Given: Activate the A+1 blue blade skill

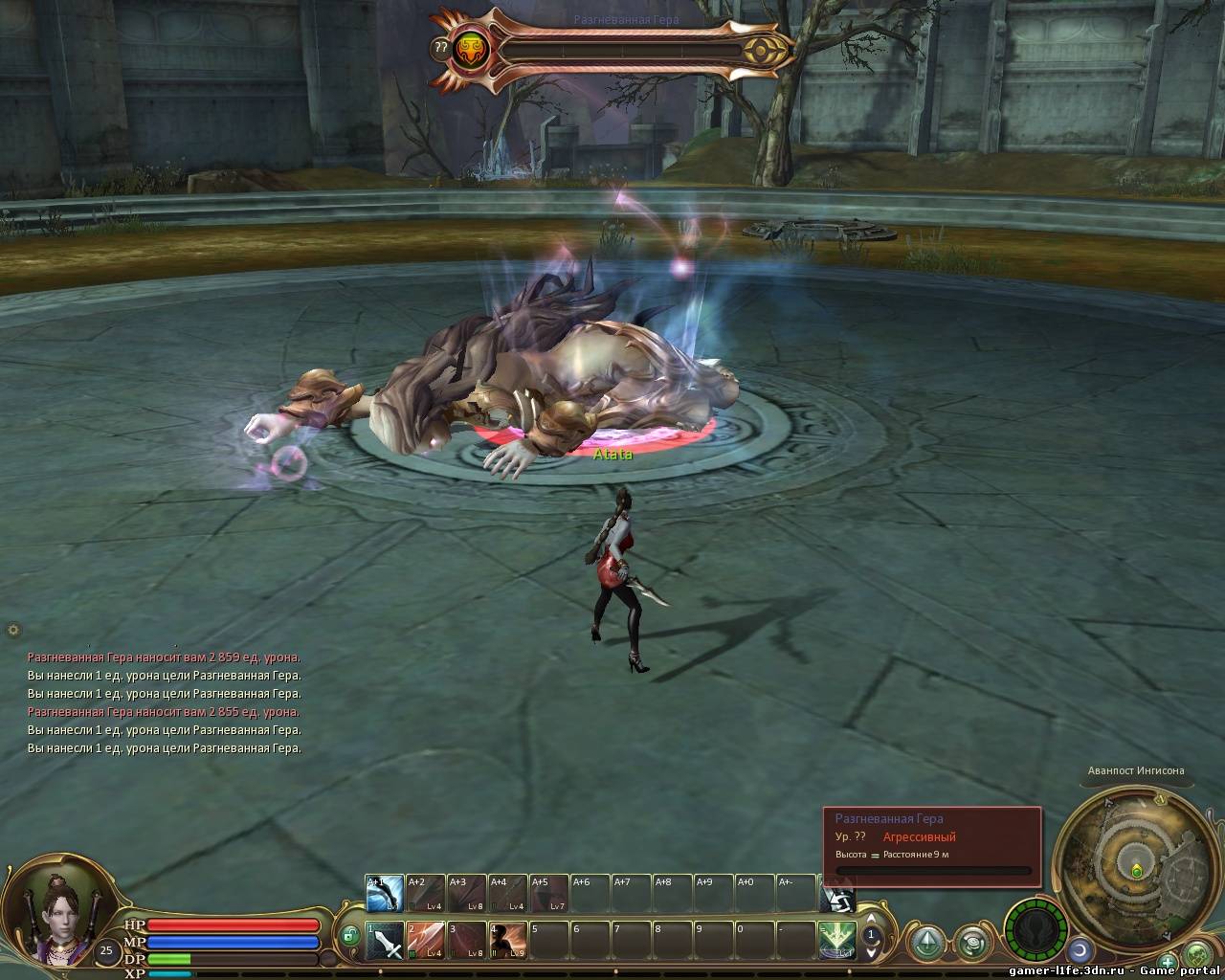Looking at the screenshot, I should pyautogui.click(x=385, y=894).
